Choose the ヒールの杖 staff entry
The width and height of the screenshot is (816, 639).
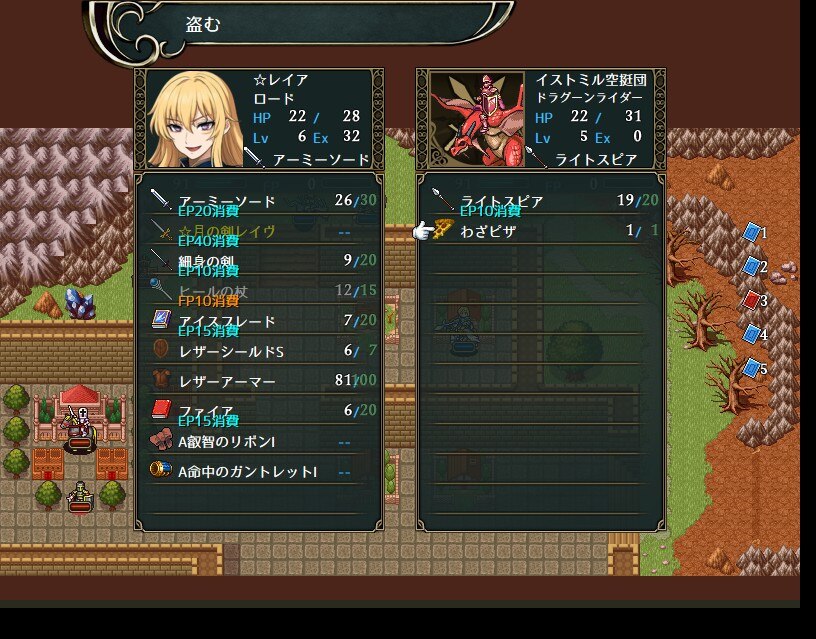(260, 291)
